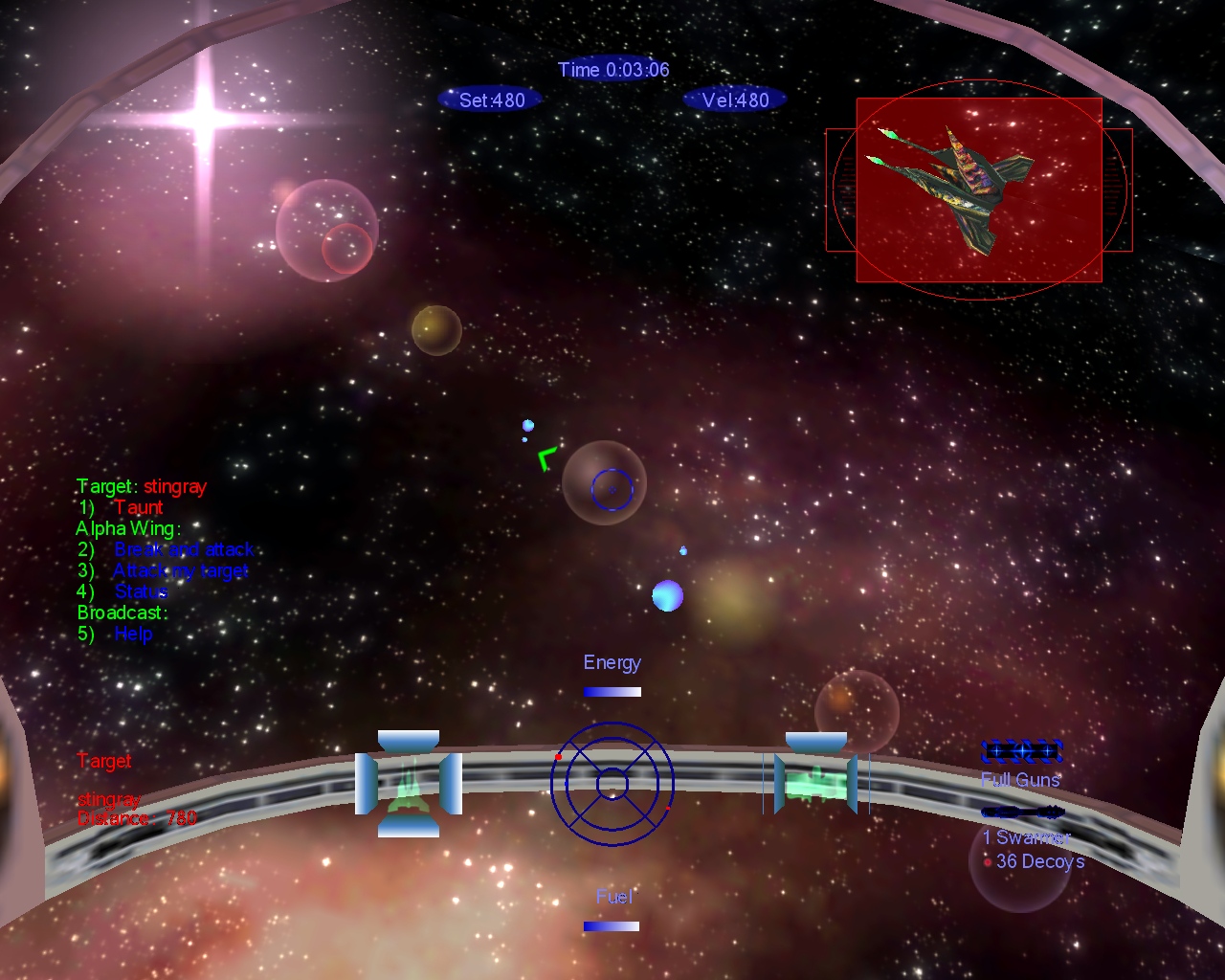Open the Target: stingray comm header
This screenshot has width=1225, height=980.
pyautogui.click(x=142, y=486)
